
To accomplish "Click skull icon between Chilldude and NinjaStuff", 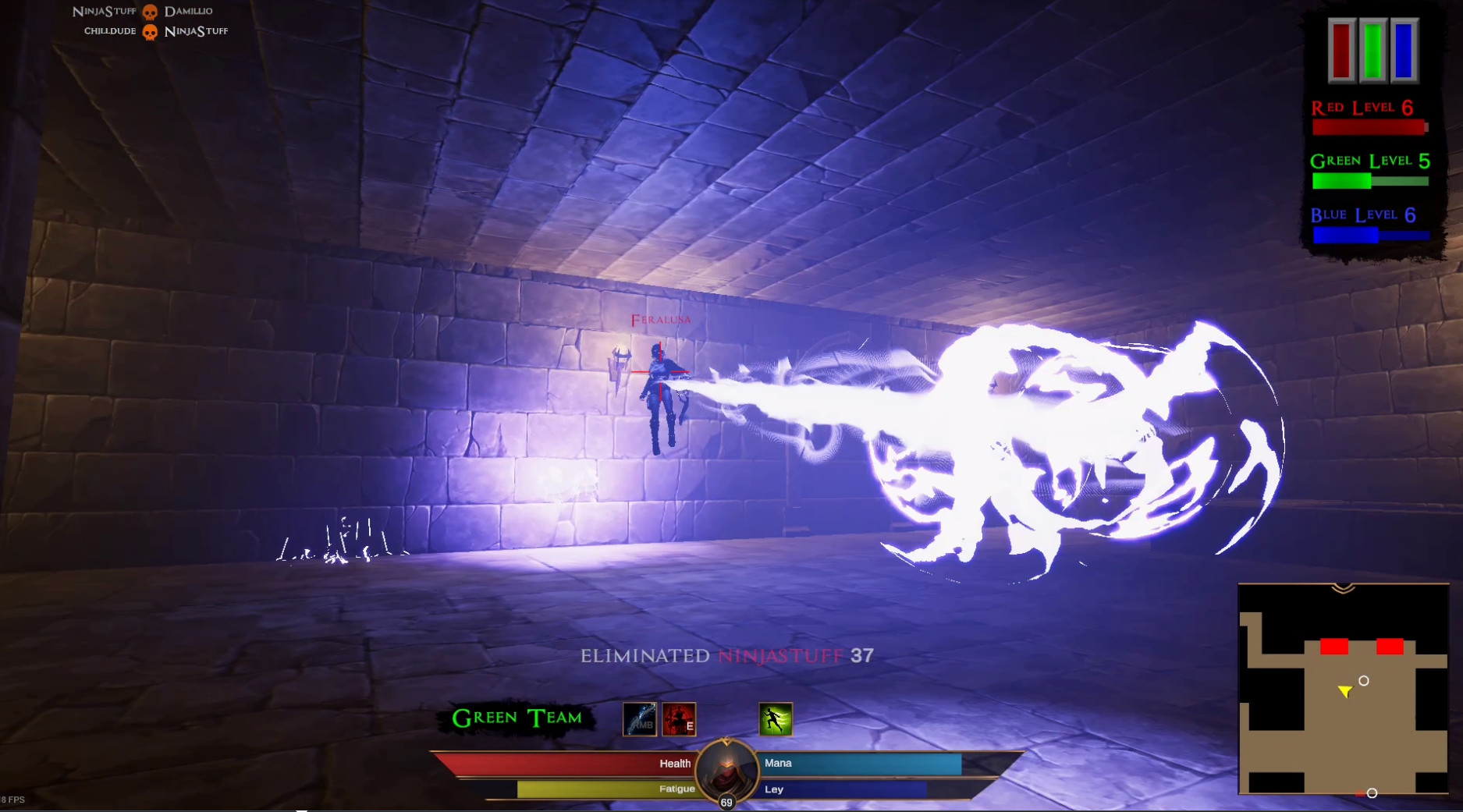I will 148,31.
